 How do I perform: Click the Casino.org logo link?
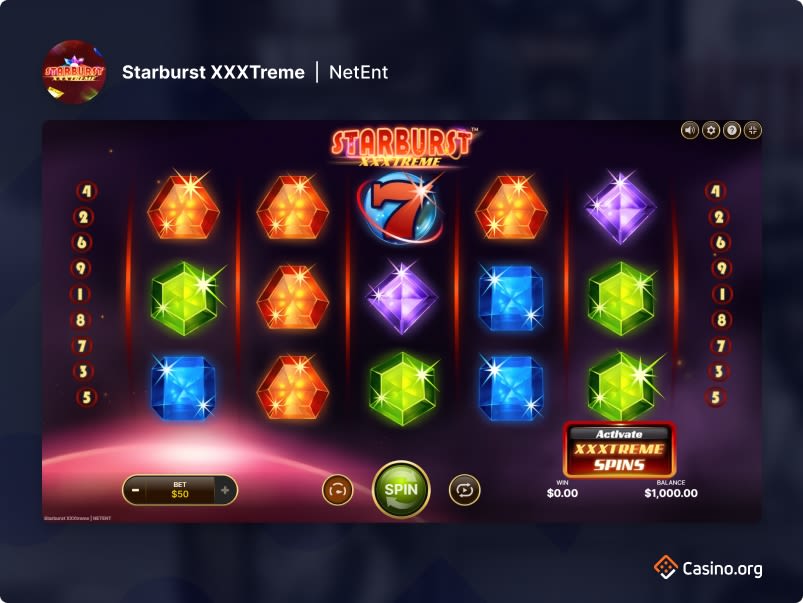coord(709,568)
